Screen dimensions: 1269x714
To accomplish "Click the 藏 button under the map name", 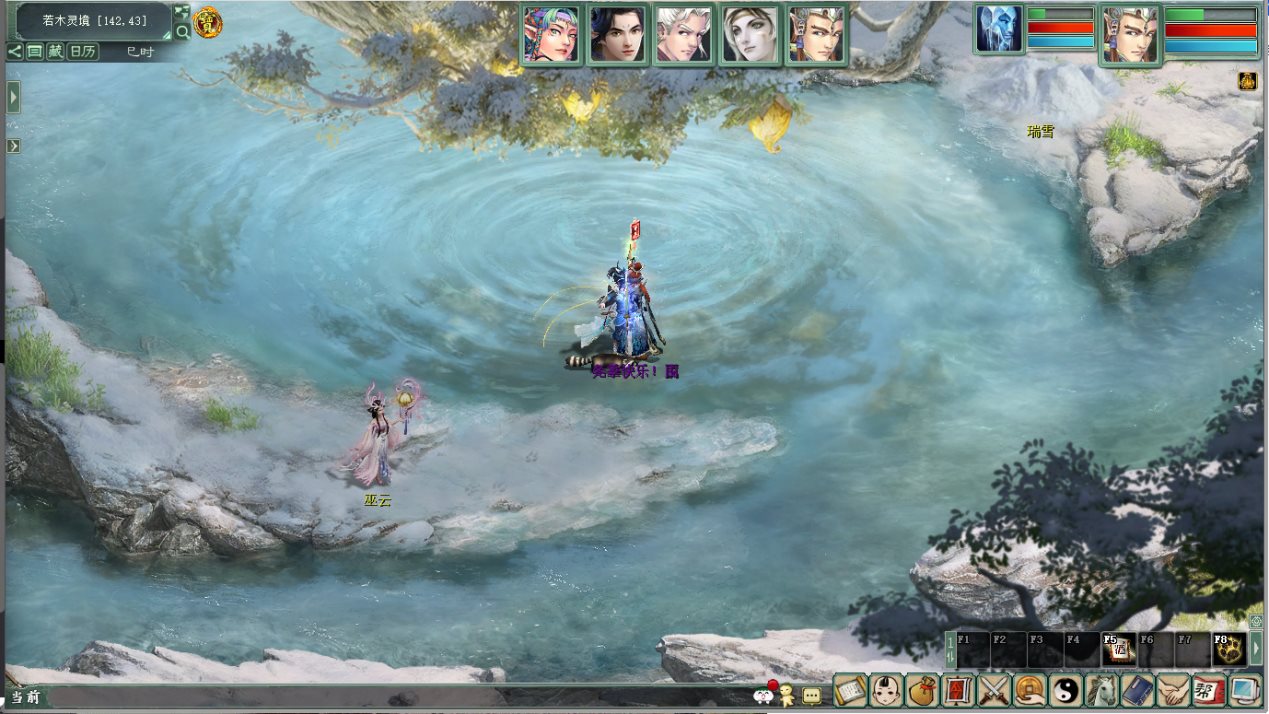I will tap(55, 51).
